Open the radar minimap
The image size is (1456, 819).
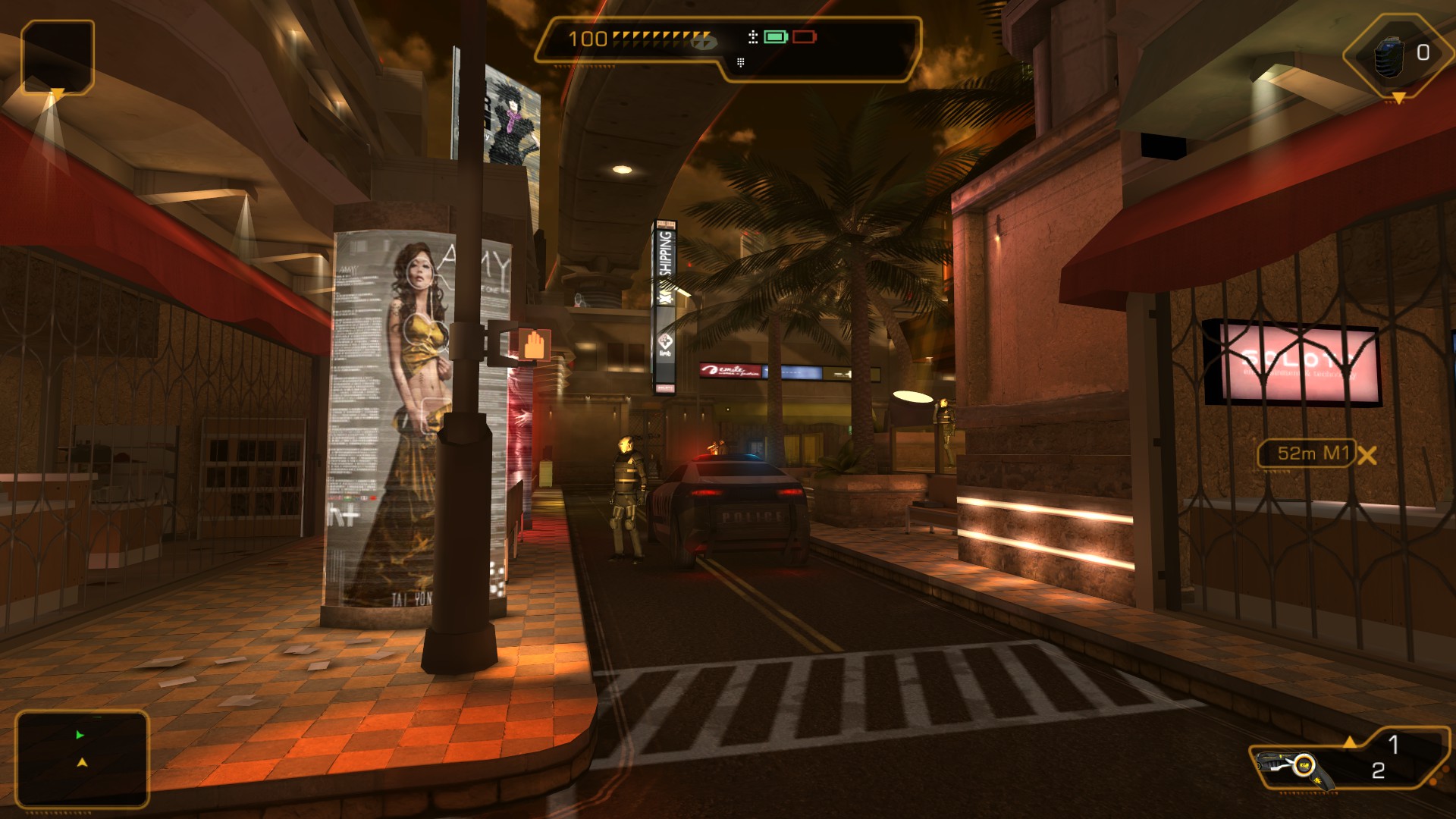pos(82,758)
